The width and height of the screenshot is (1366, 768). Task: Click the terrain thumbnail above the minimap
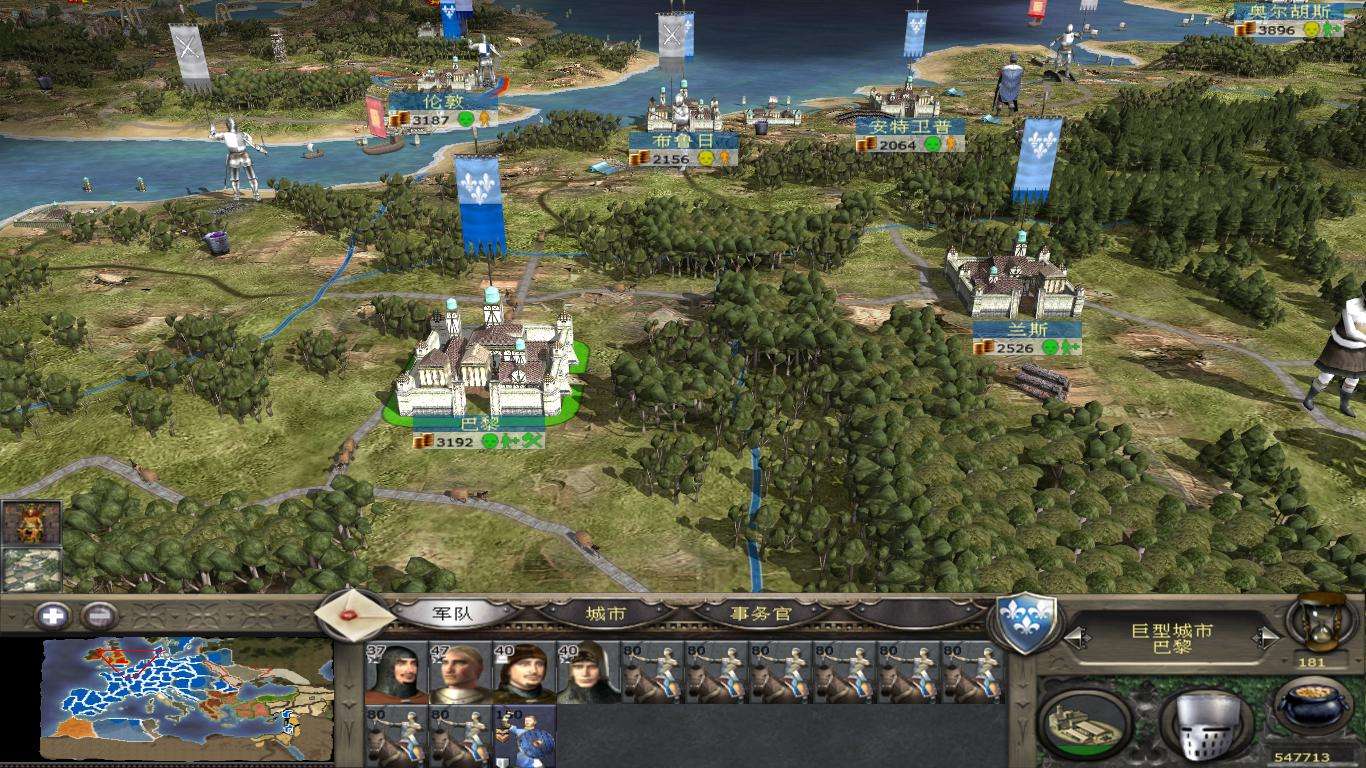[31, 570]
